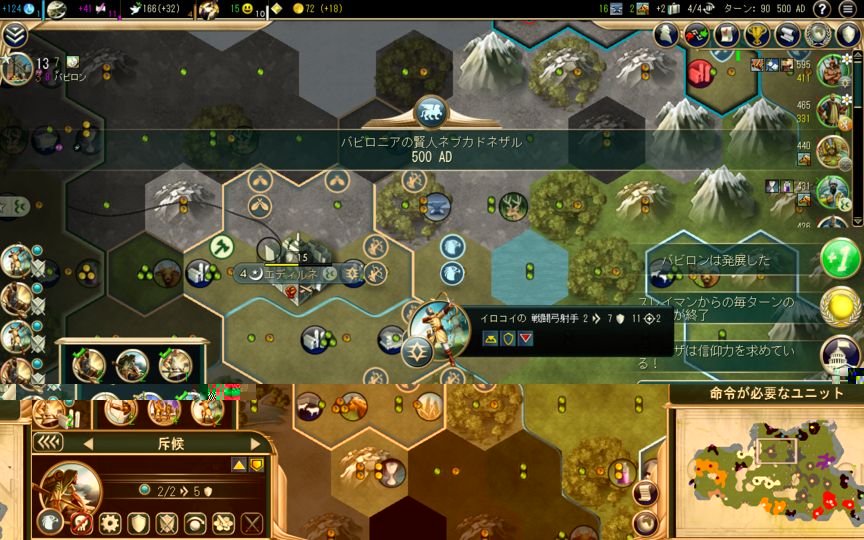Viewport: 864px width, 540px height.
Task: Click the first leader portrait in score list
Action: click(x=832, y=70)
